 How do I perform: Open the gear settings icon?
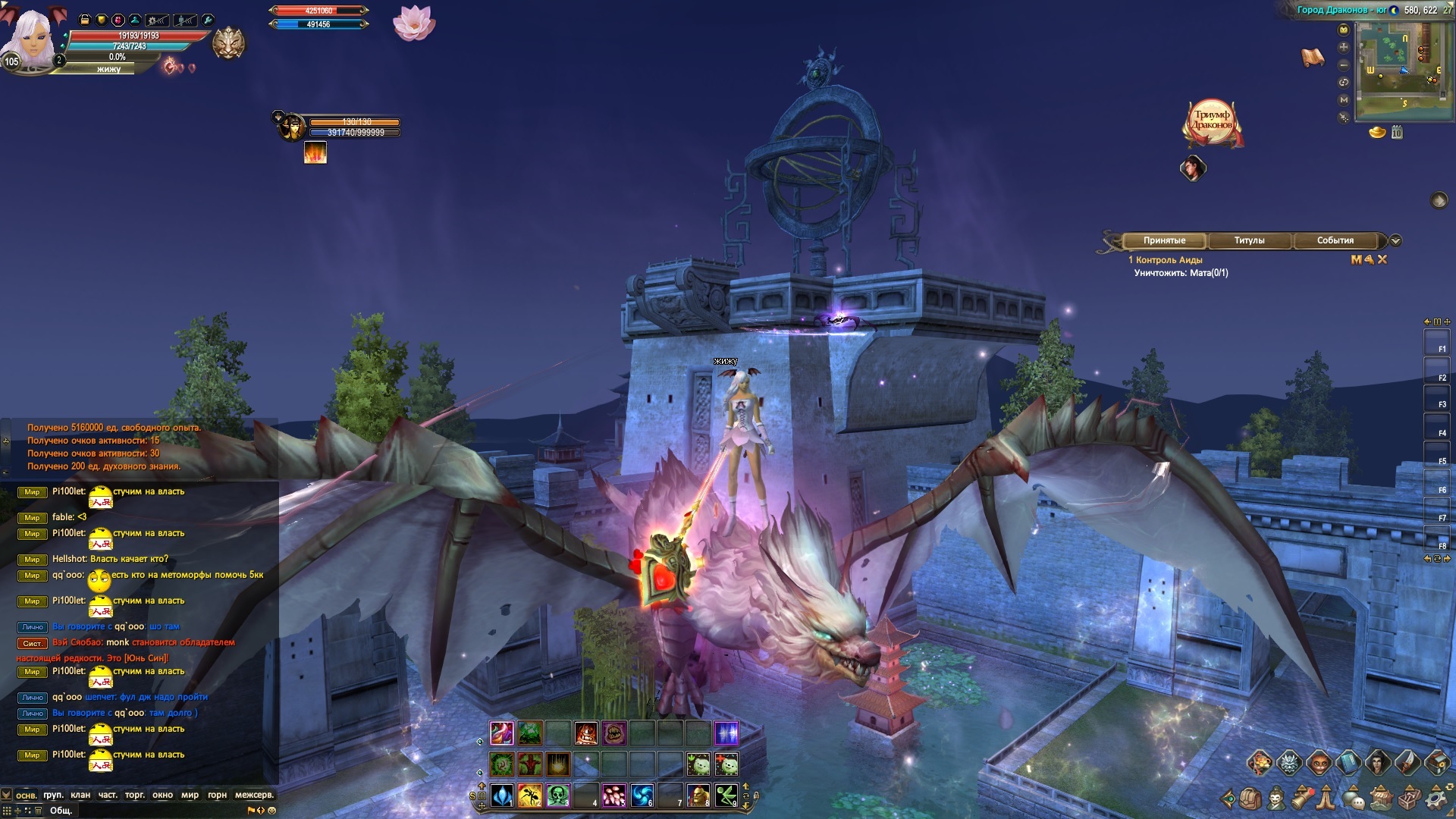click(x=1436, y=799)
